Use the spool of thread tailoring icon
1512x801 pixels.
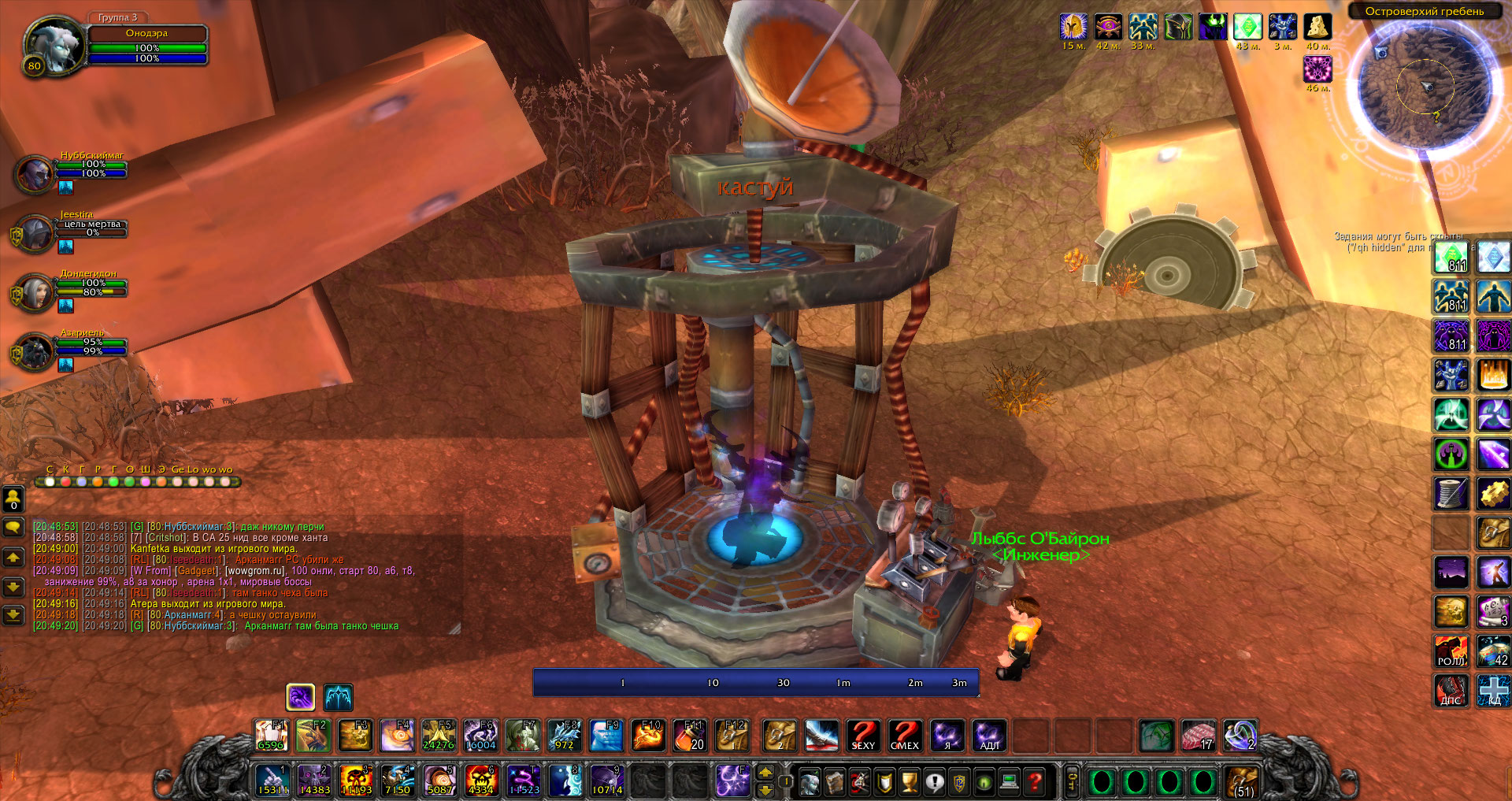tap(1451, 493)
